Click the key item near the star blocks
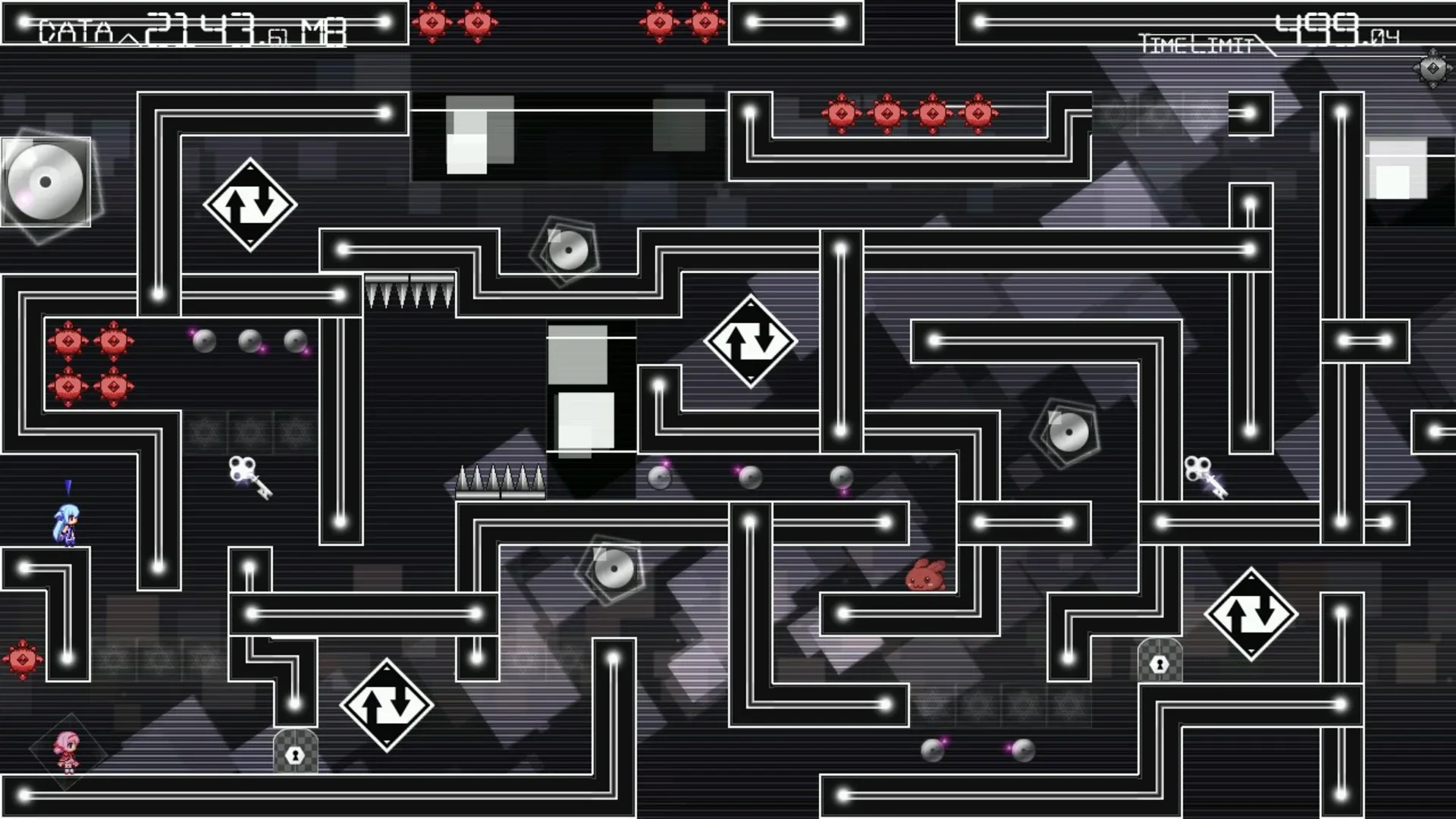The height and width of the screenshot is (819, 1456). pos(250,478)
